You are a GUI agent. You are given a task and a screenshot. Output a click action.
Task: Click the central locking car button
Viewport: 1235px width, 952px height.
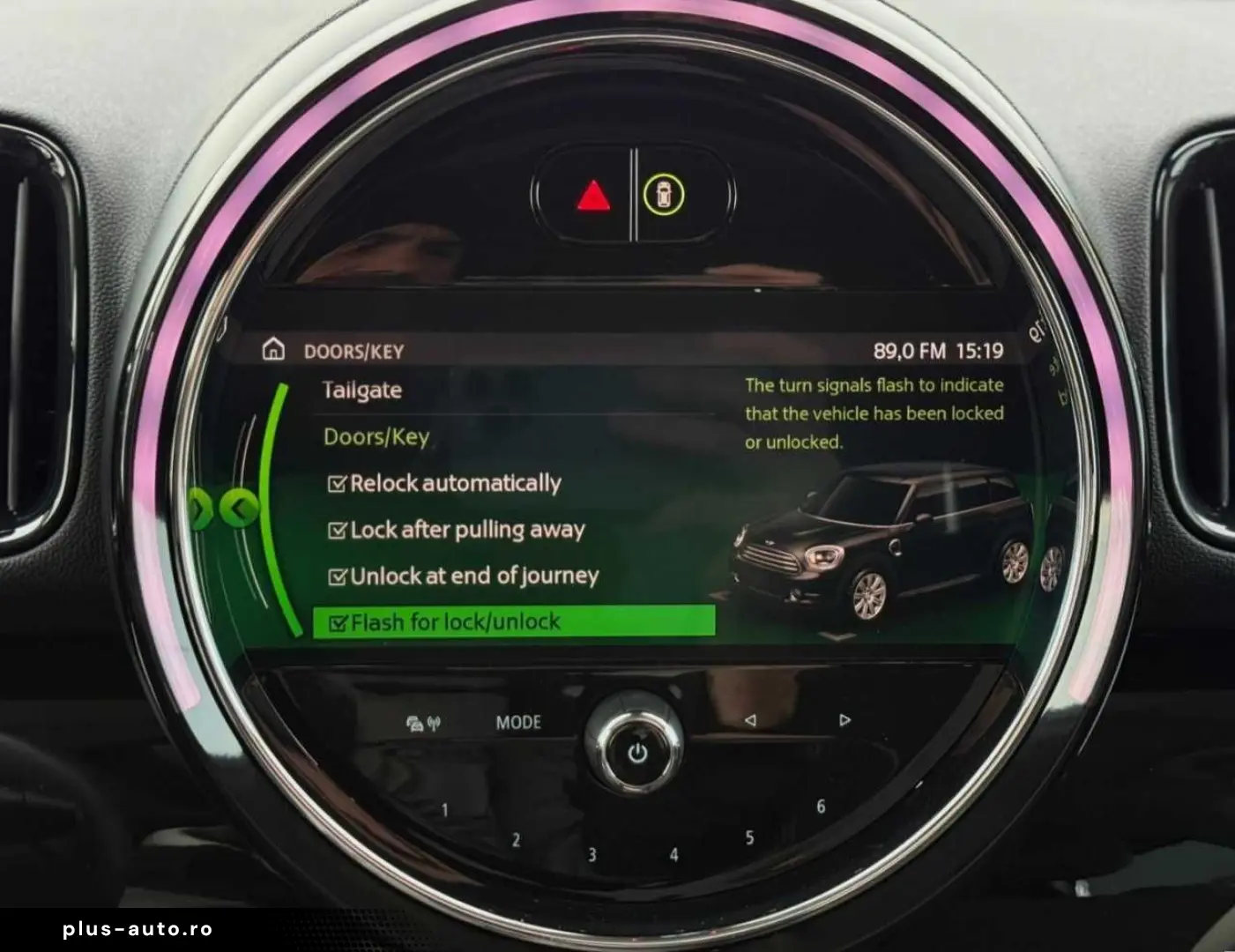[664, 195]
